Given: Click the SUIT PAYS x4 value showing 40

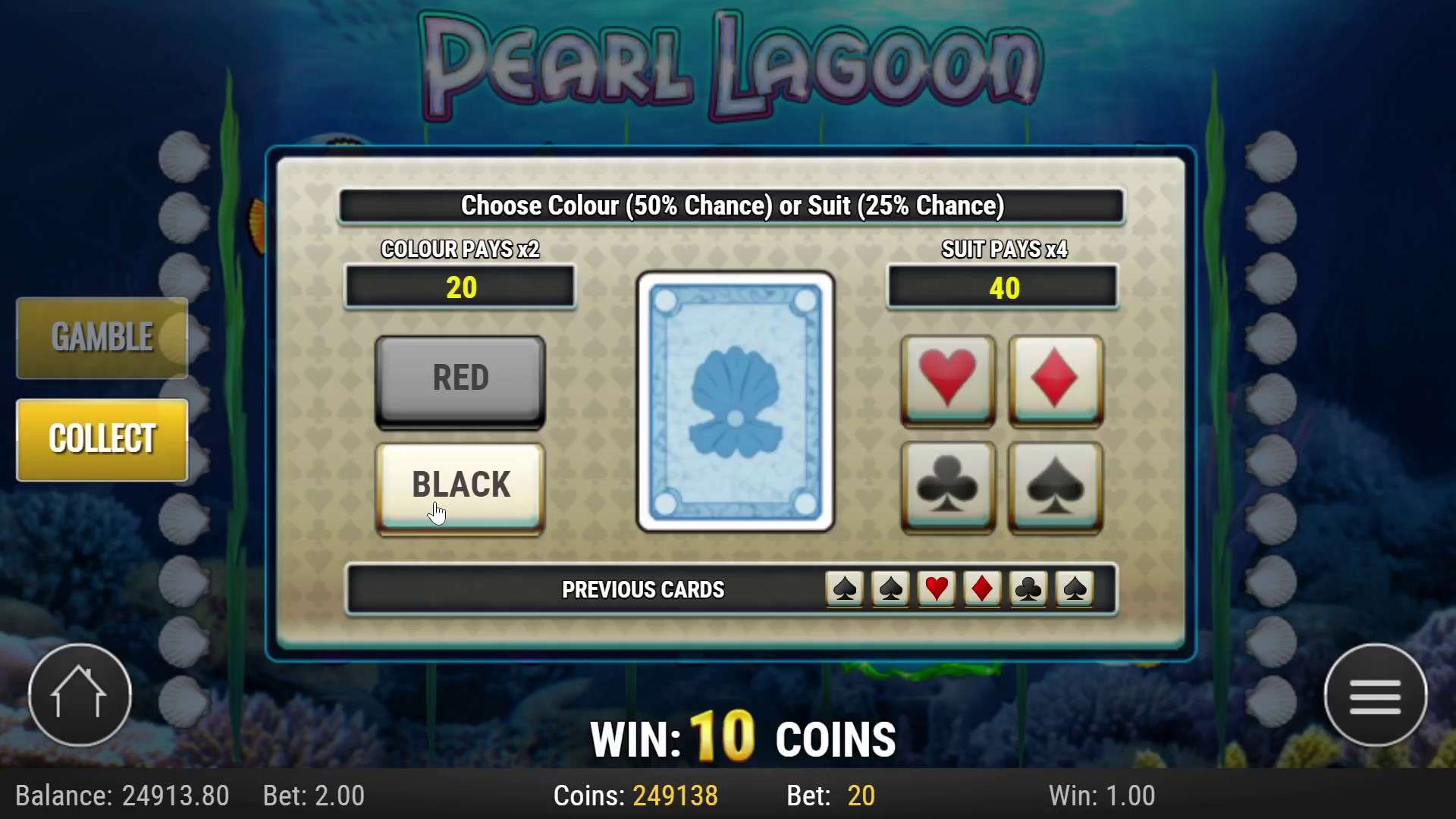Looking at the screenshot, I should pyautogui.click(x=1003, y=287).
